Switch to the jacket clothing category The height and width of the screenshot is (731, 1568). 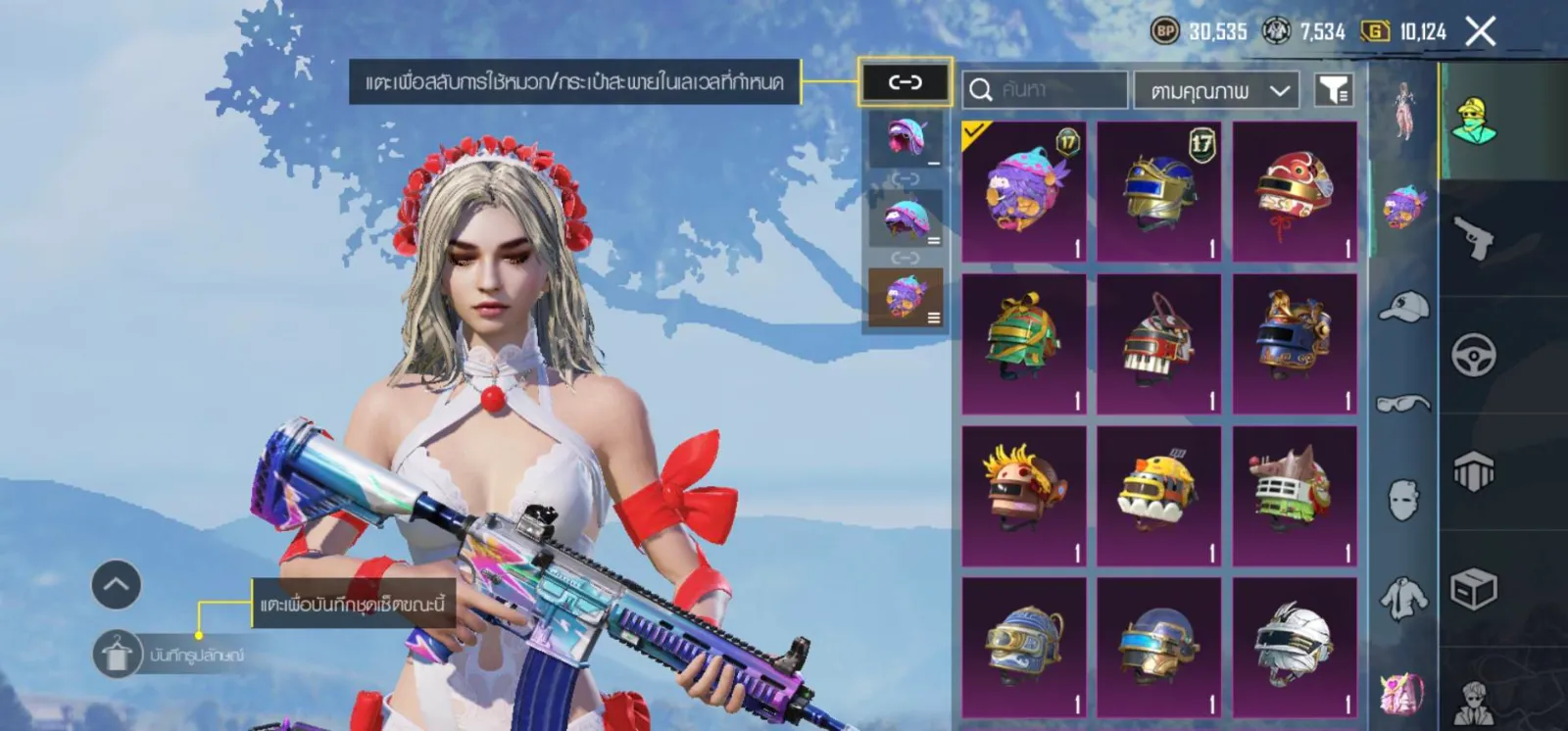coord(1403,597)
